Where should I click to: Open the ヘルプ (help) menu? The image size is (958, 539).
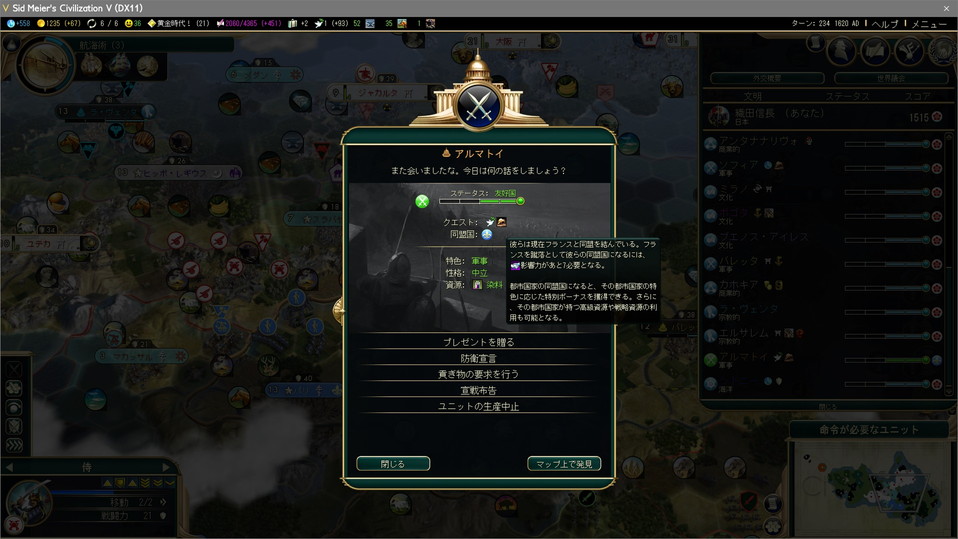click(x=885, y=24)
